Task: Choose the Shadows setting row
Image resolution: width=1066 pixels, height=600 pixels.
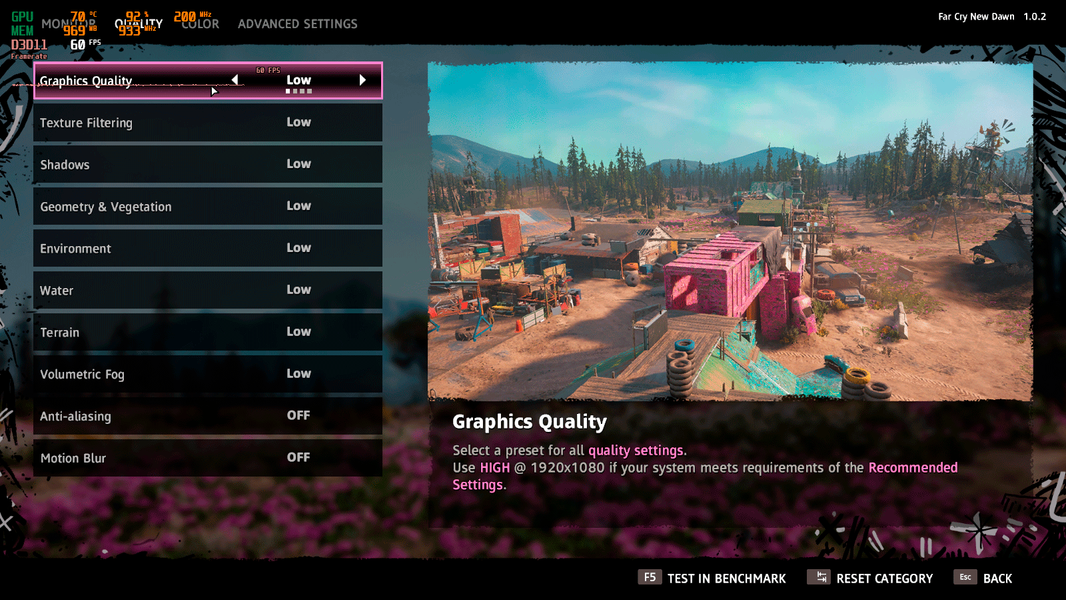Action: (207, 165)
